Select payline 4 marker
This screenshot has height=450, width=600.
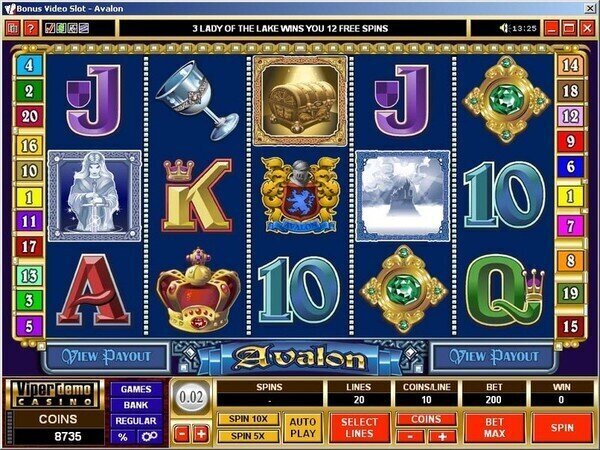pos(28,65)
